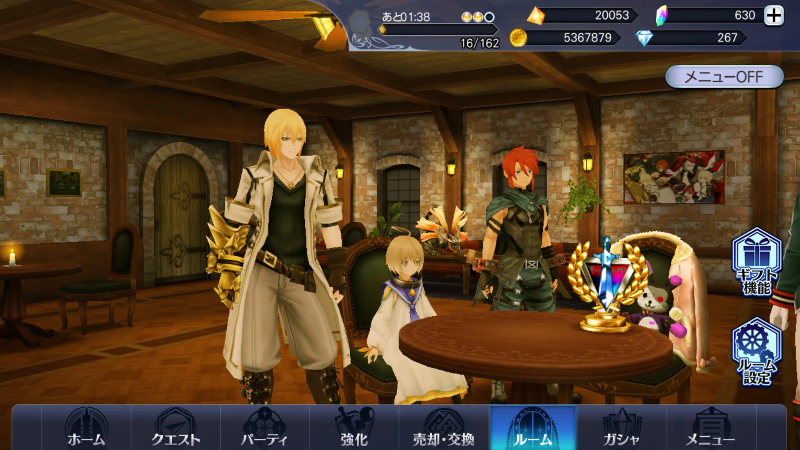
Task: Open the パーティ (Party) tab
Action: pyautogui.click(x=265, y=428)
